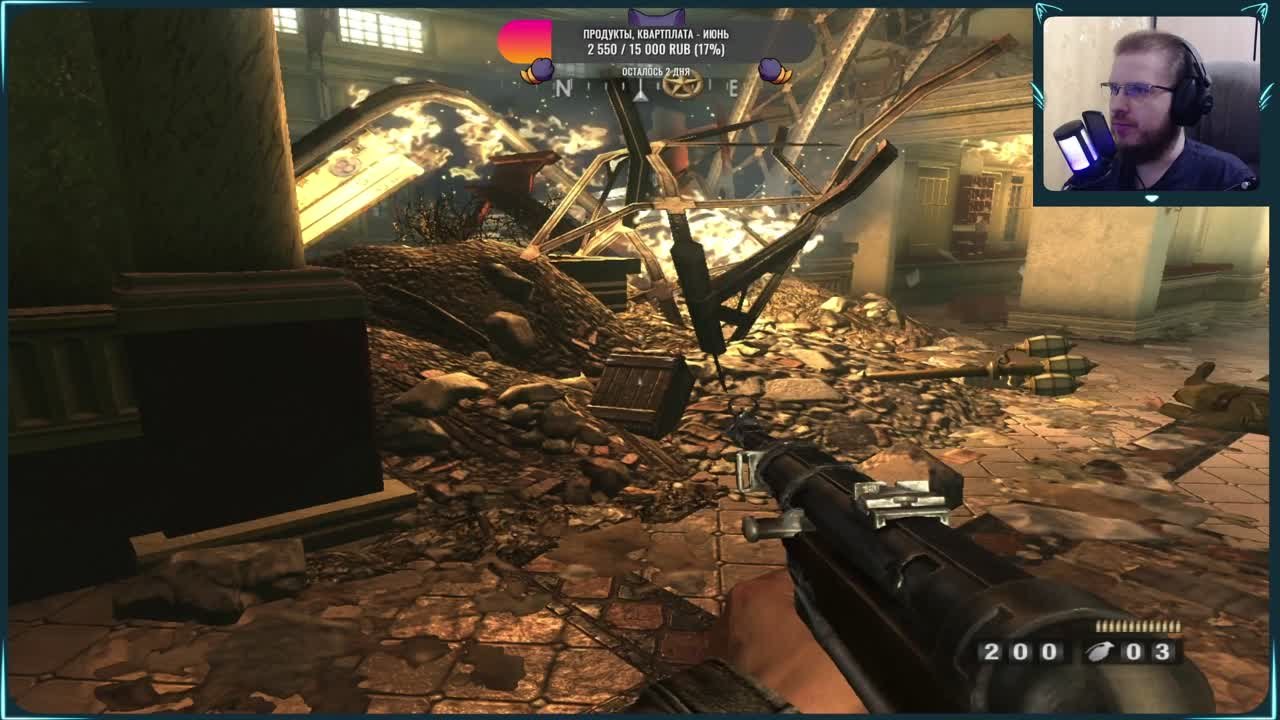Select the grenade icon beside the ammo counter

pos(1099,652)
